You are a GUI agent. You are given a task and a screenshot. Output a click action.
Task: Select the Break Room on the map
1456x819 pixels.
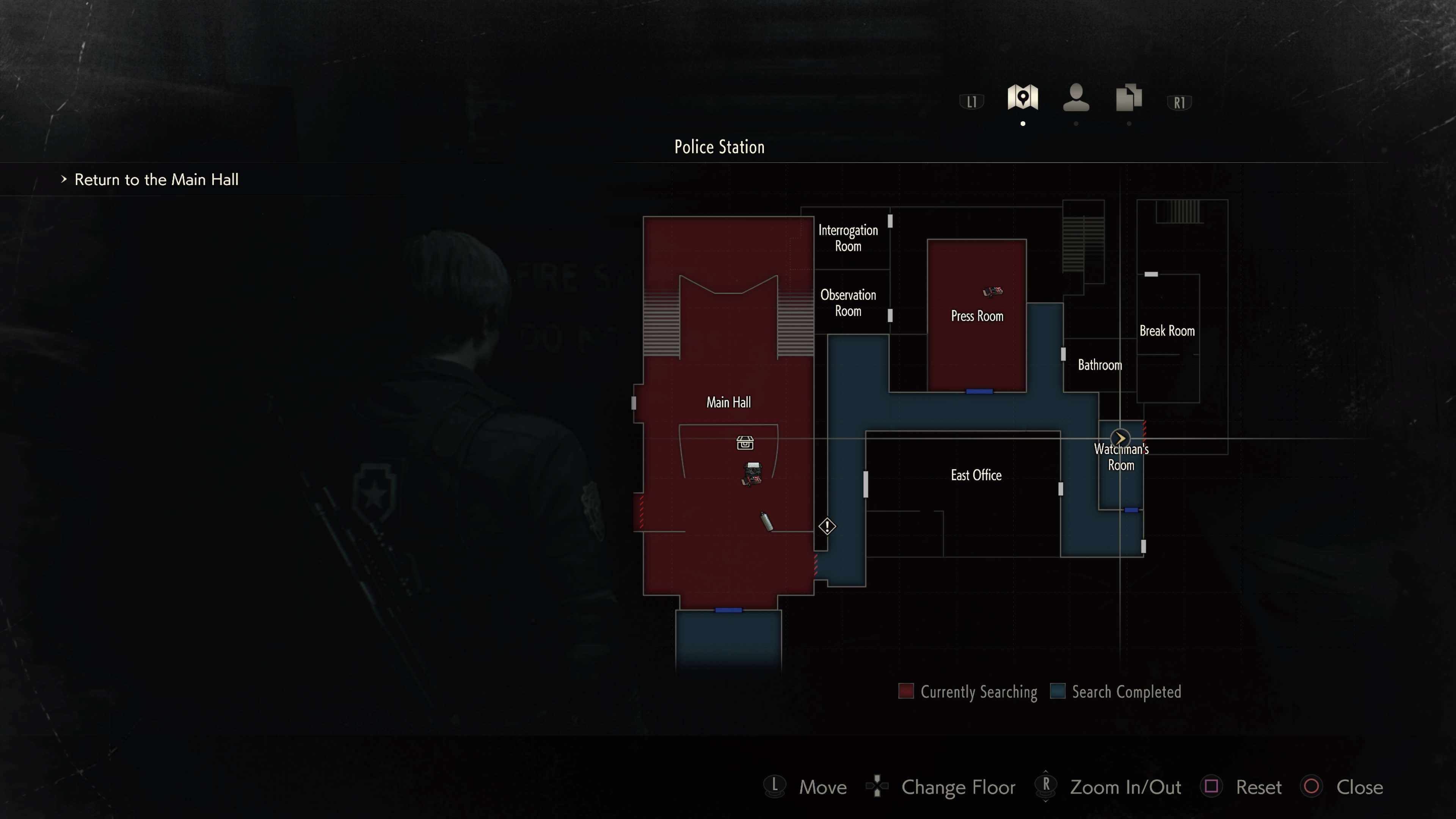coord(1167,331)
